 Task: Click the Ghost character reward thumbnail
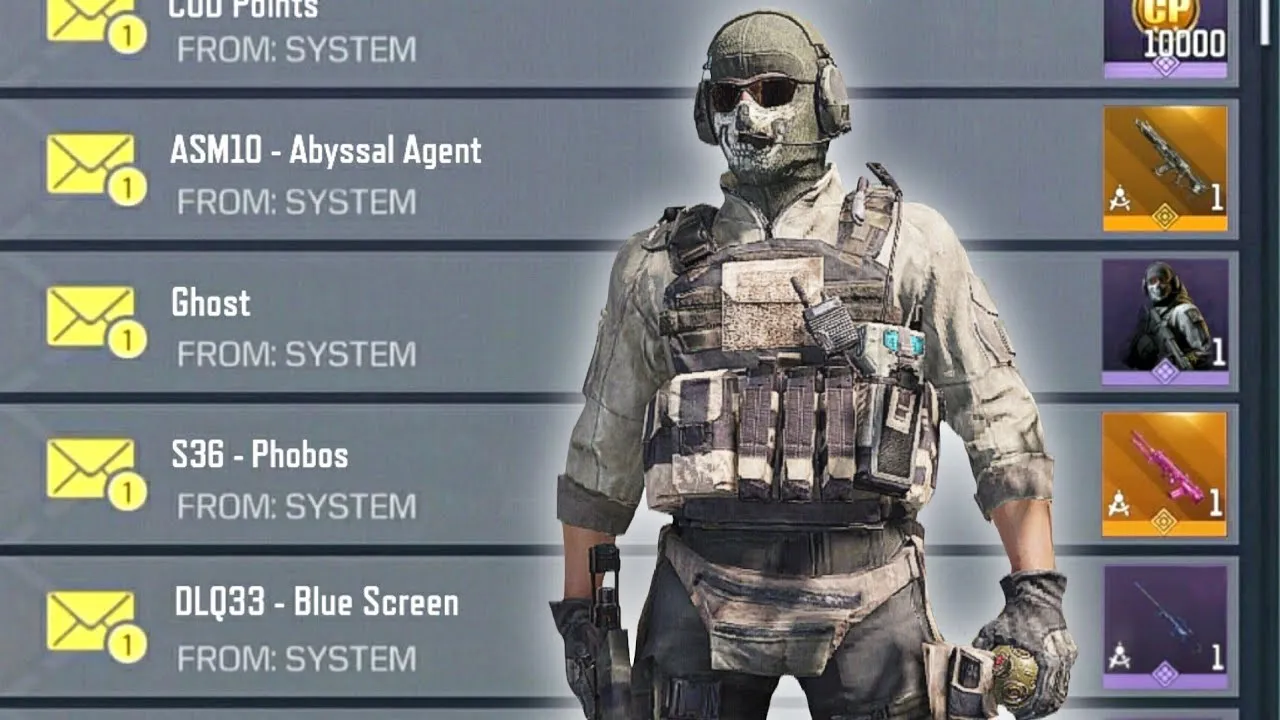[x=1165, y=322]
